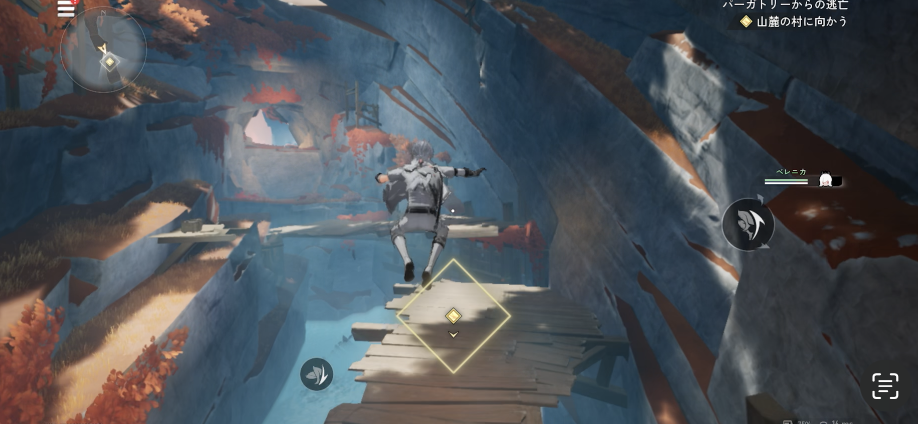Tap the leaf-shaped action button
The image size is (918, 424).
[x=316, y=374]
